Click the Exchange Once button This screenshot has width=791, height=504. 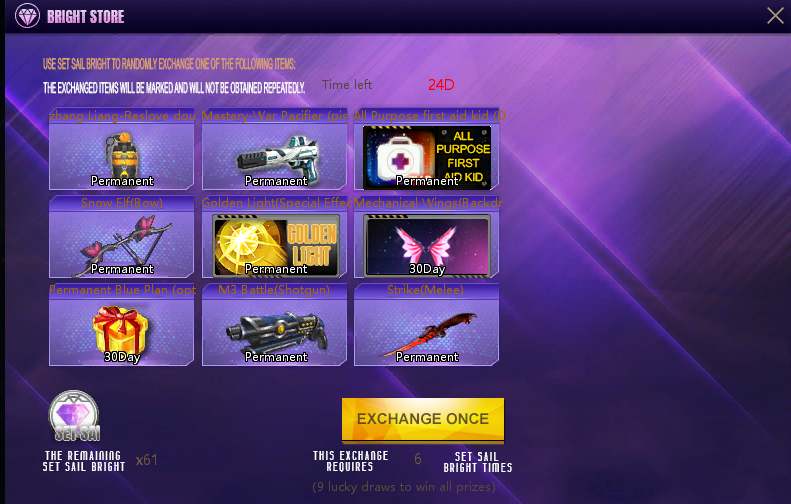[x=423, y=419]
